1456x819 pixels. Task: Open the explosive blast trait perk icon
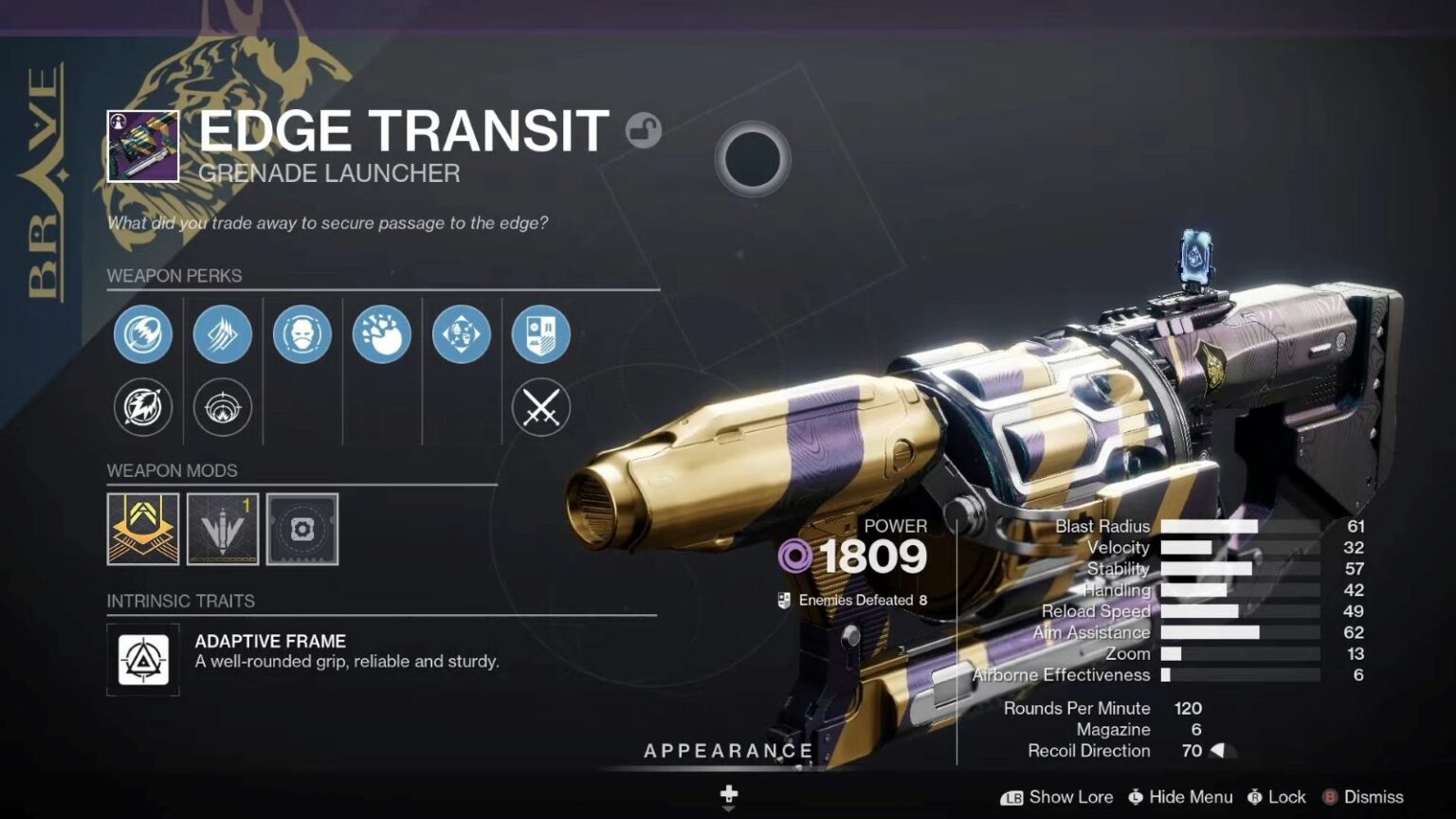381,335
